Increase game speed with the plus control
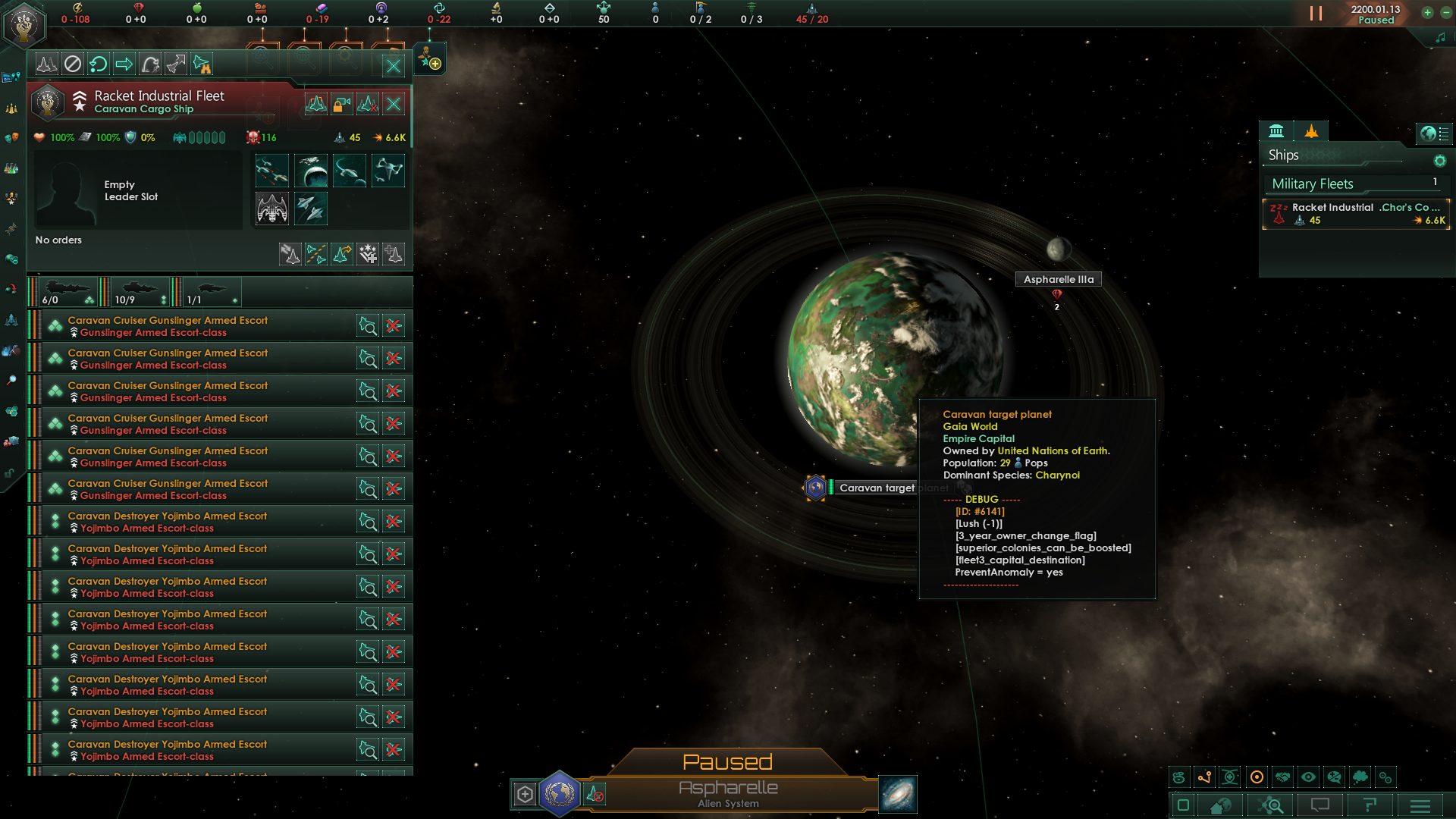 click(1426, 13)
